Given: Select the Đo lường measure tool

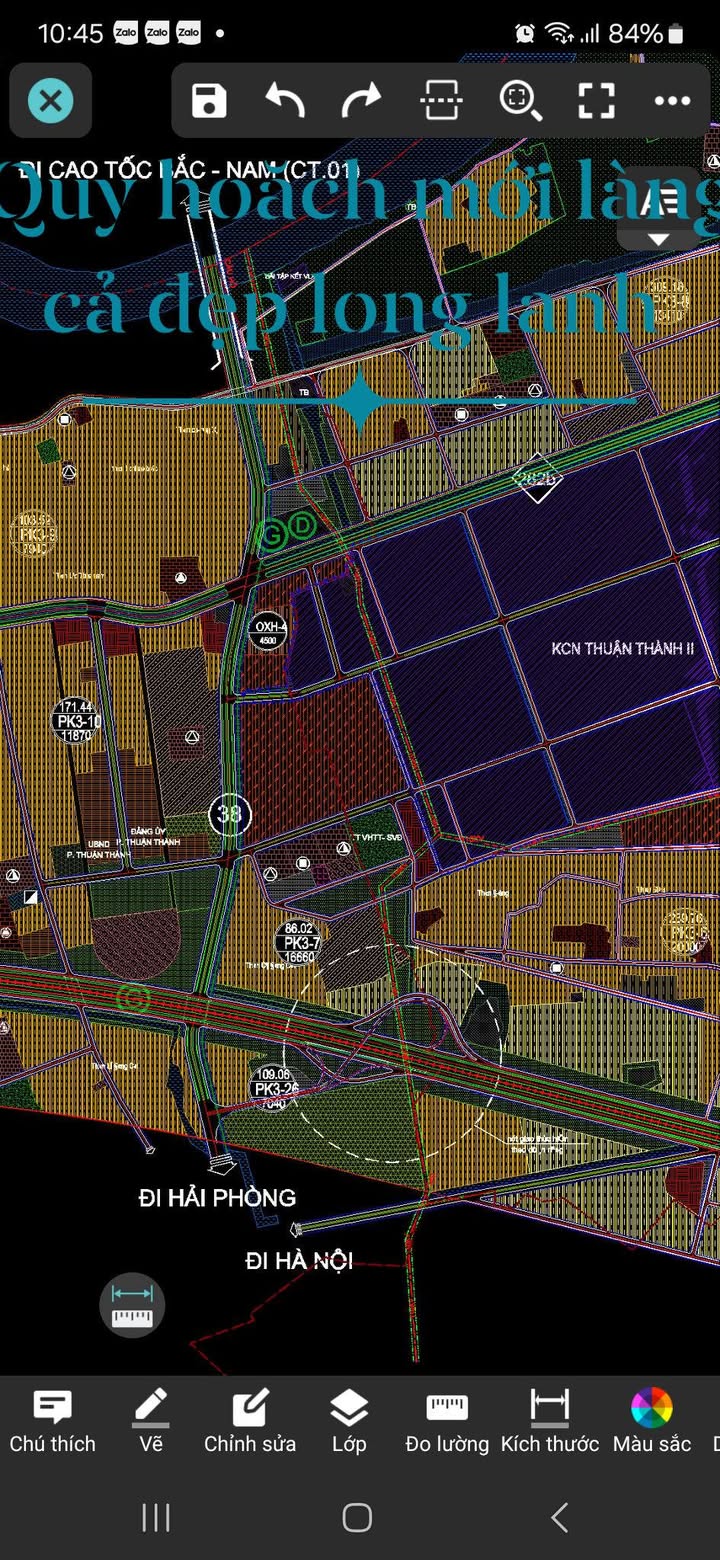Looking at the screenshot, I should click(447, 1420).
